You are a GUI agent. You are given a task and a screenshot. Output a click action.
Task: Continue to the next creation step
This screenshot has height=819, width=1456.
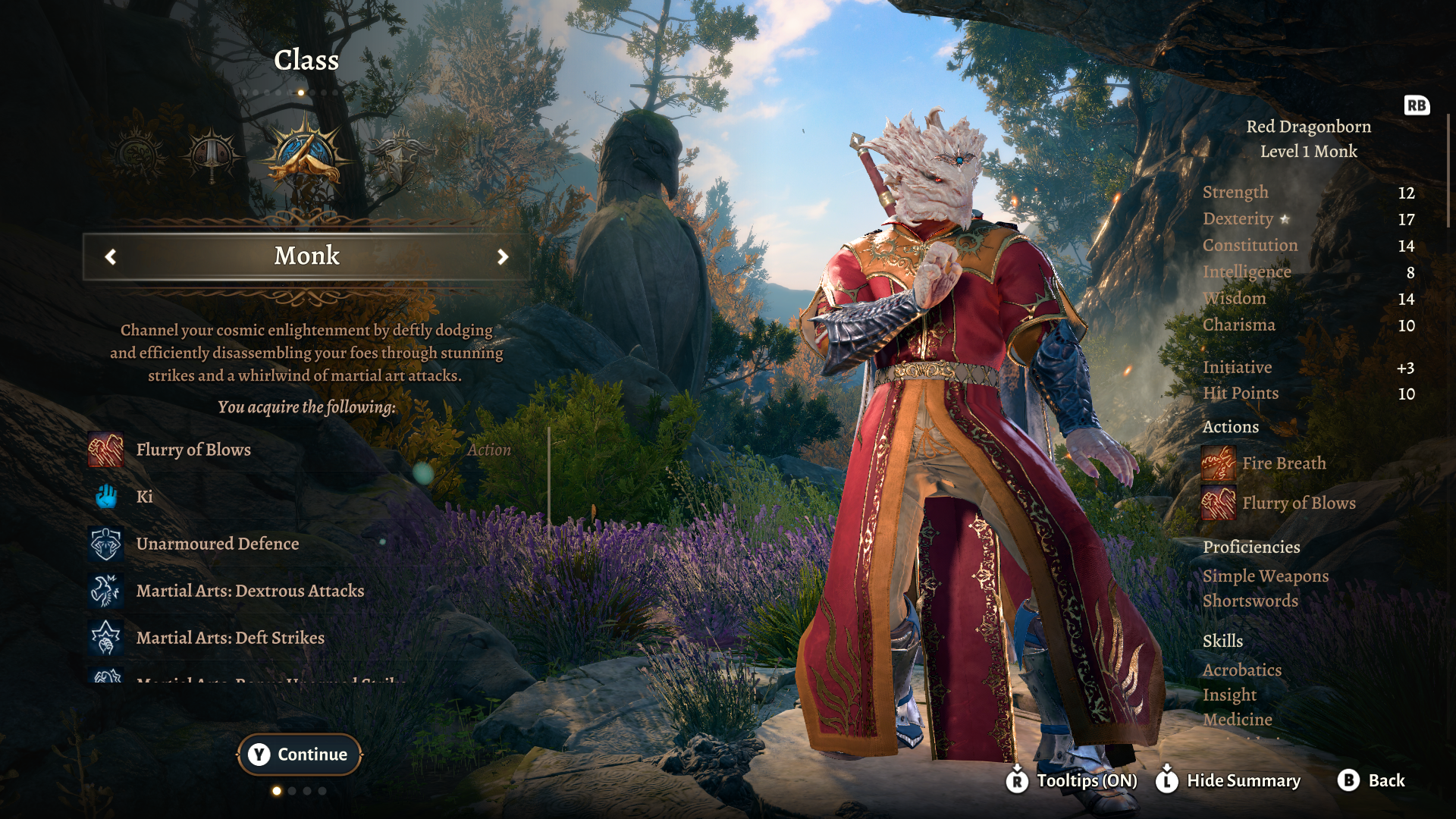(300, 755)
